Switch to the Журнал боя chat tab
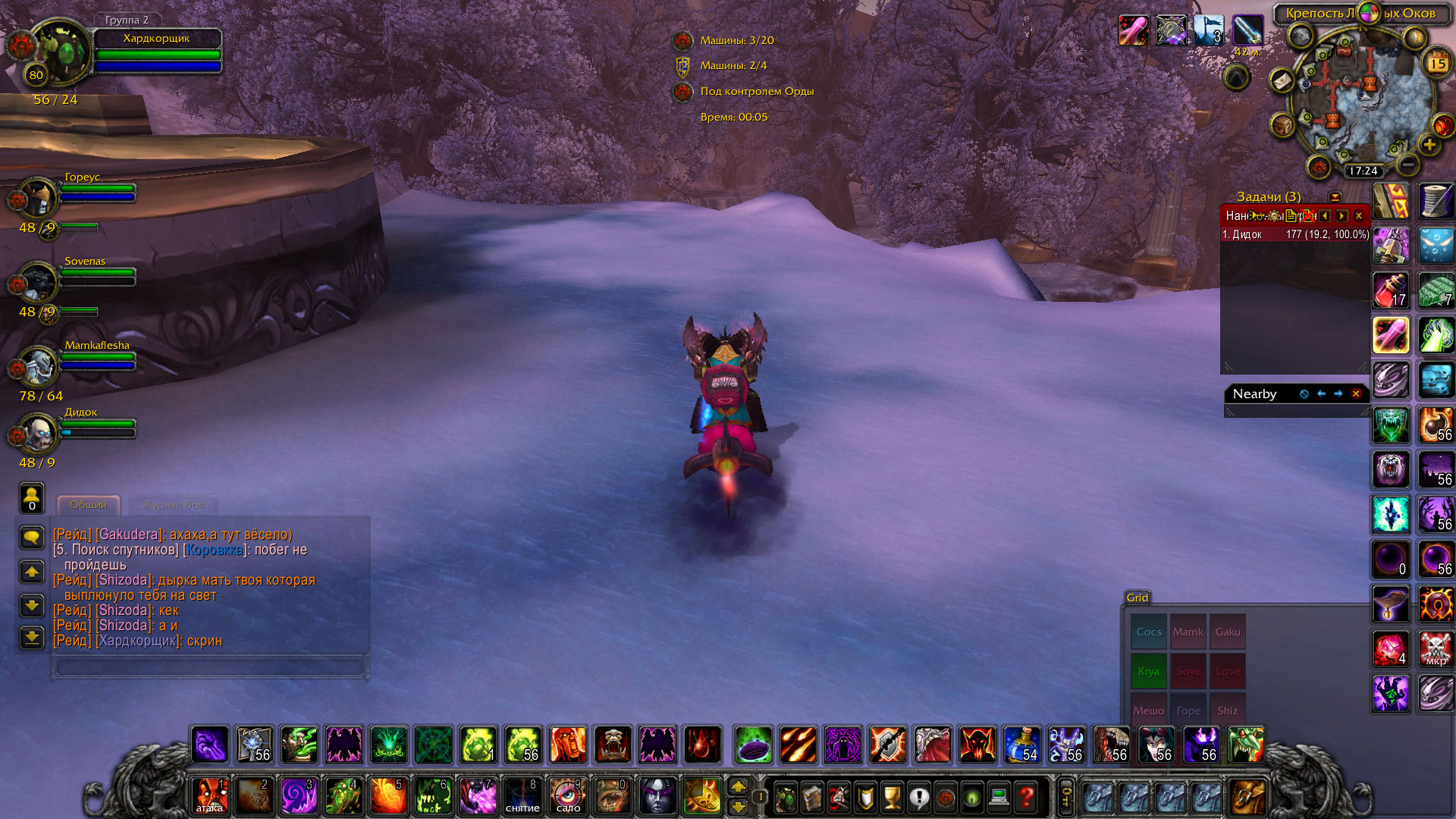Screen dimensions: 1456x819 (174, 504)
